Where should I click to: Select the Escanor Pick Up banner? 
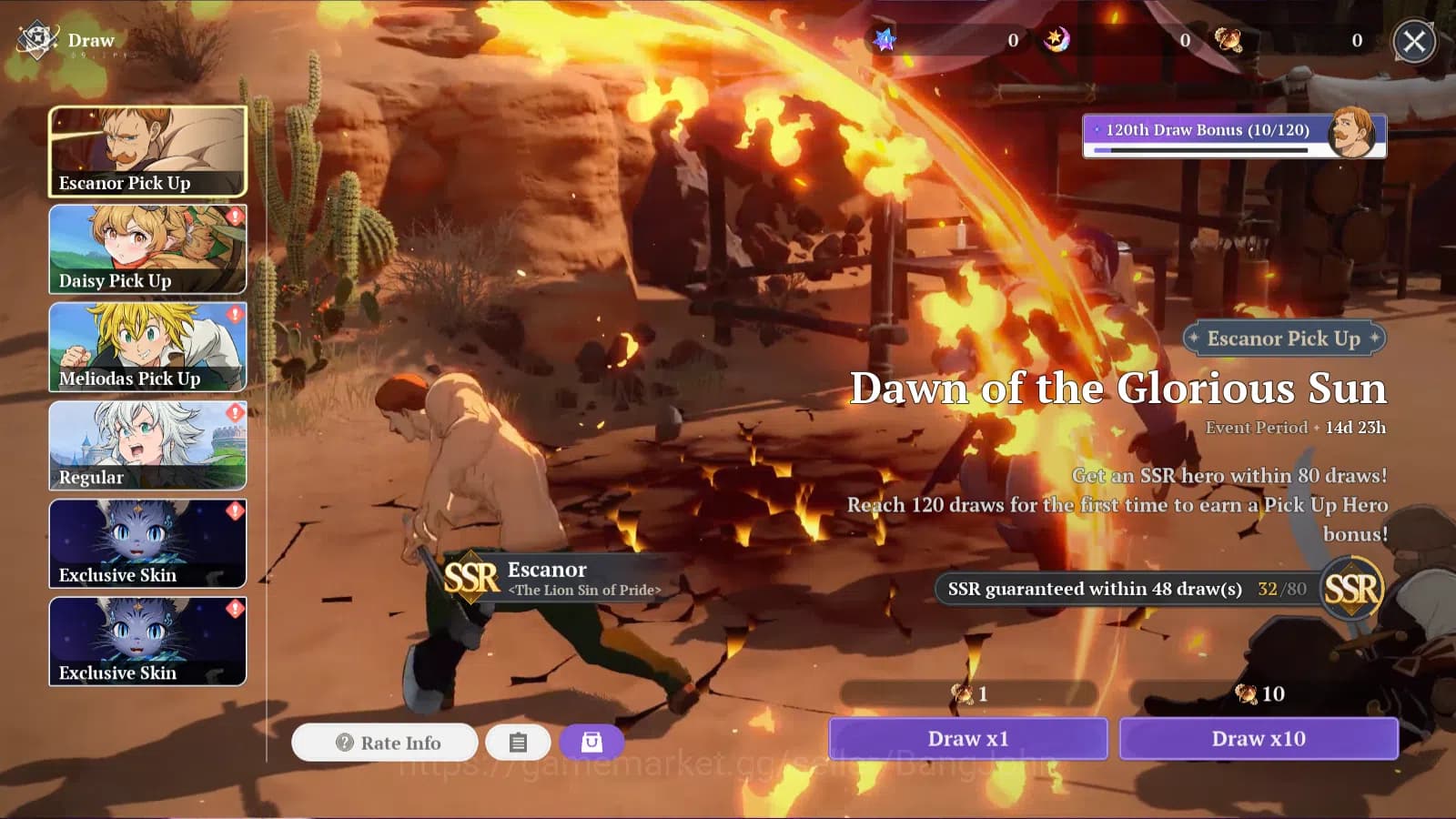147,151
